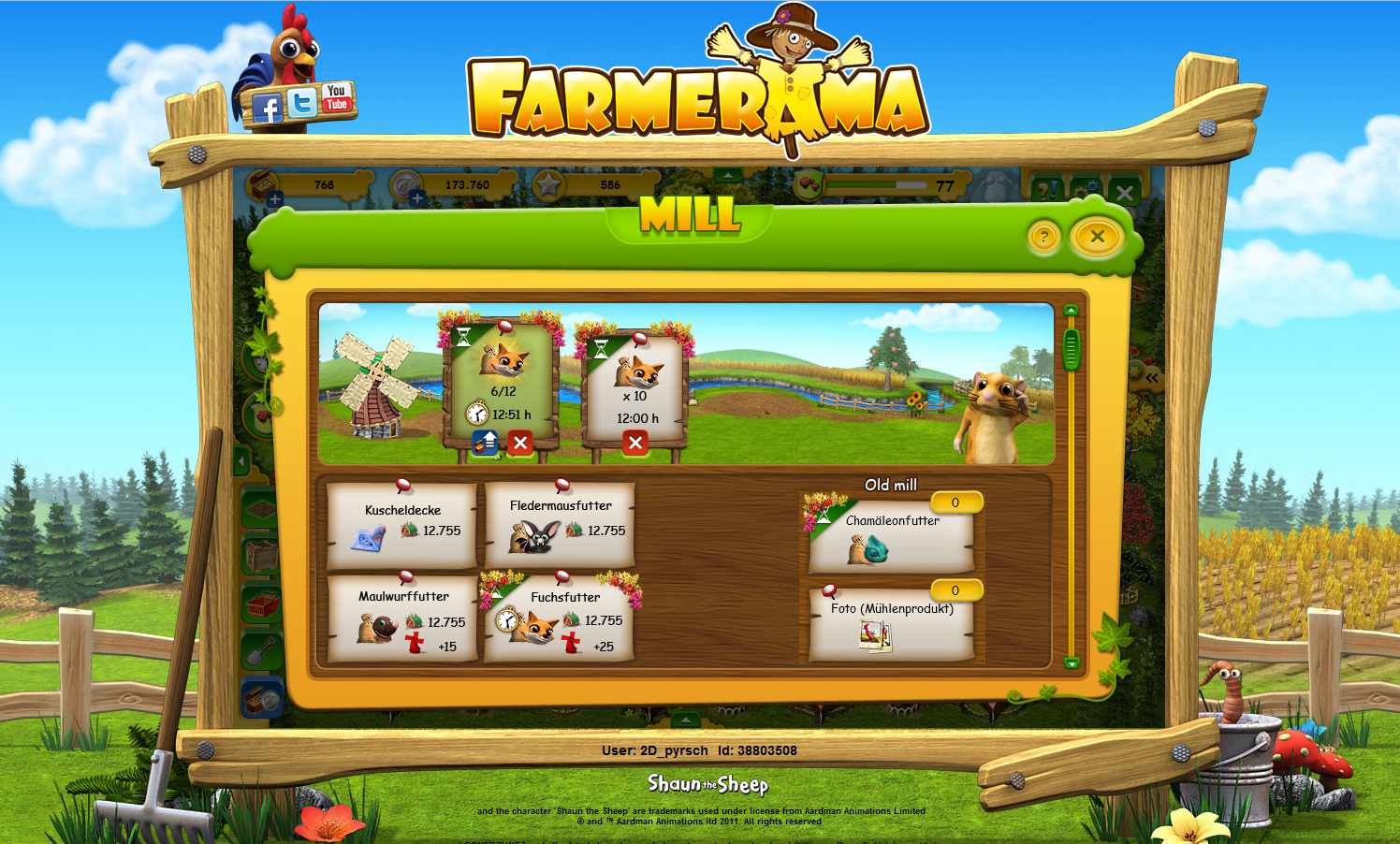Select the settings gears icon
Viewport: 1400px width, 844px height.
[1086, 187]
